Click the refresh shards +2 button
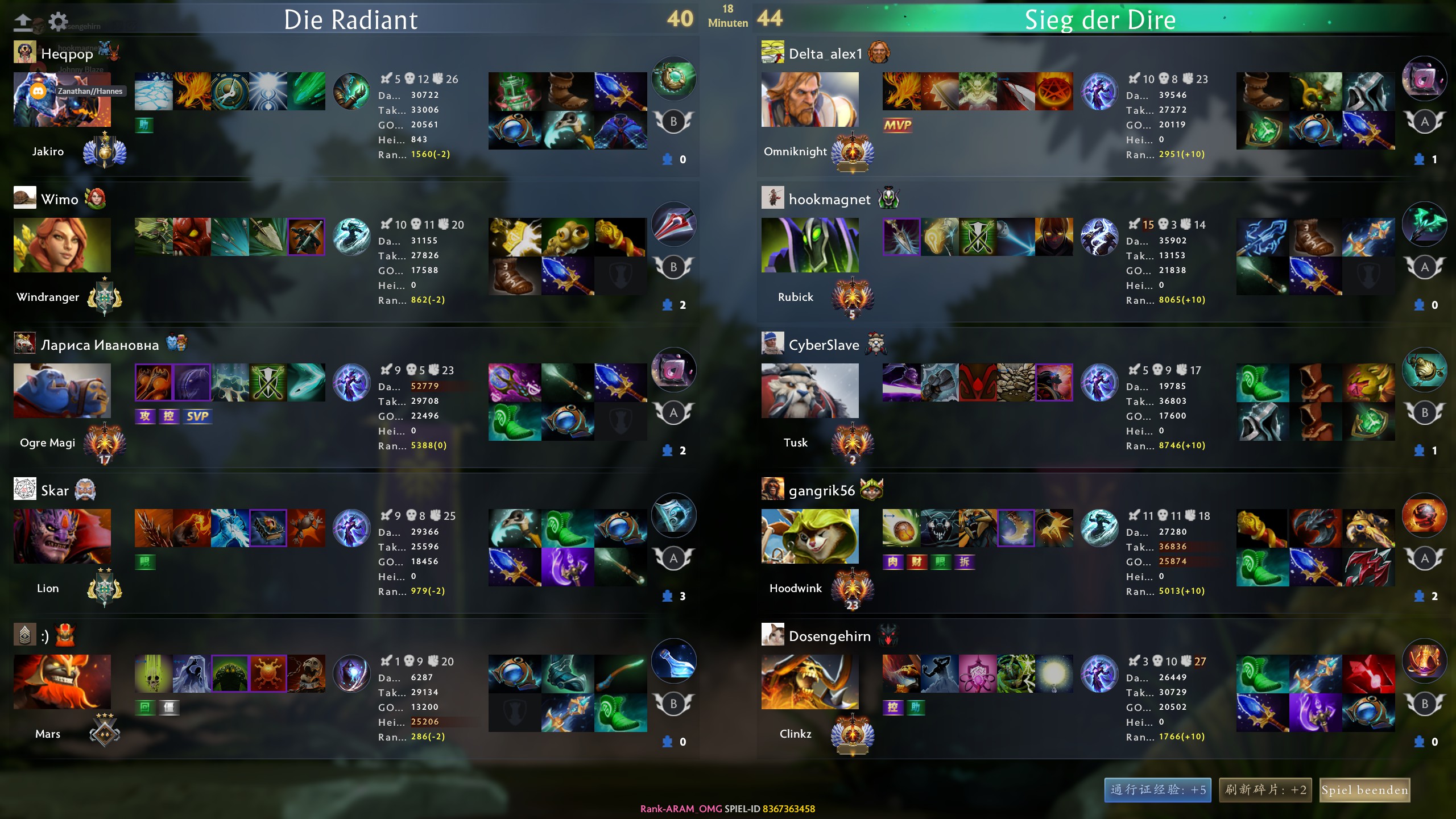Screen dimensions: 1456x819 [1265, 790]
